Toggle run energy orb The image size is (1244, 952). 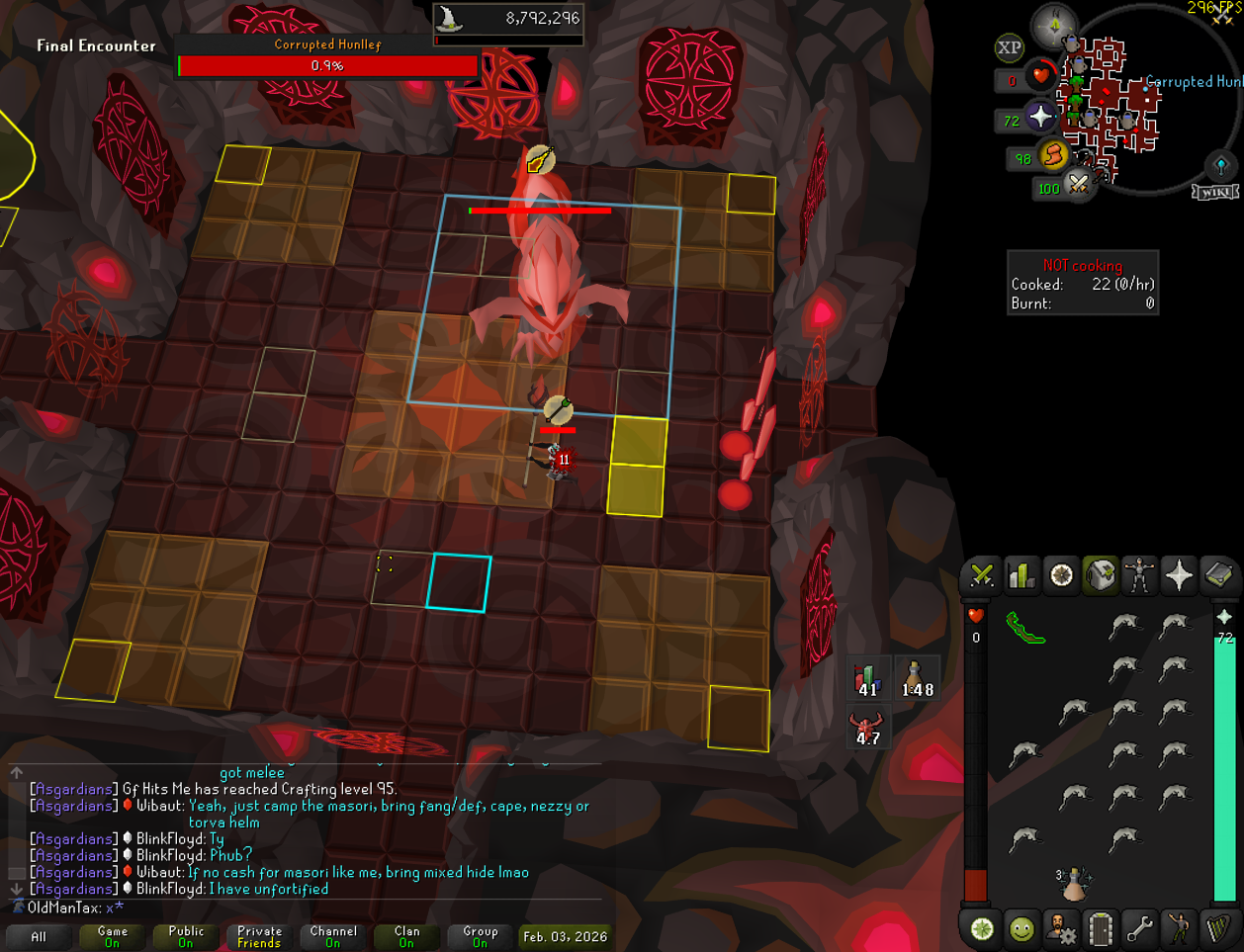click(x=1054, y=155)
